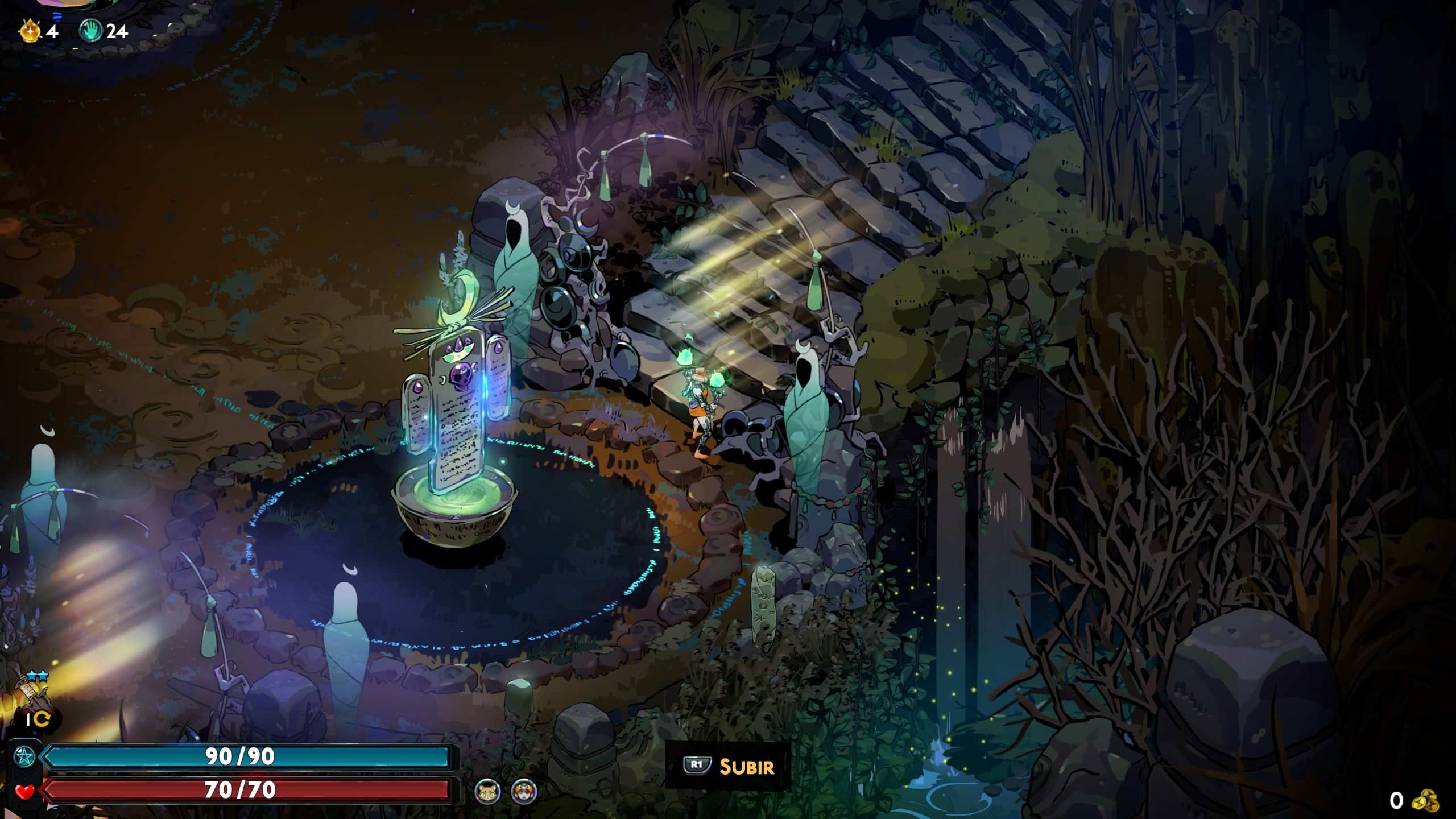Image resolution: width=1456 pixels, height=819 pixels.
Task: Click the teal hand grasp icon
Action: point(91,31)
